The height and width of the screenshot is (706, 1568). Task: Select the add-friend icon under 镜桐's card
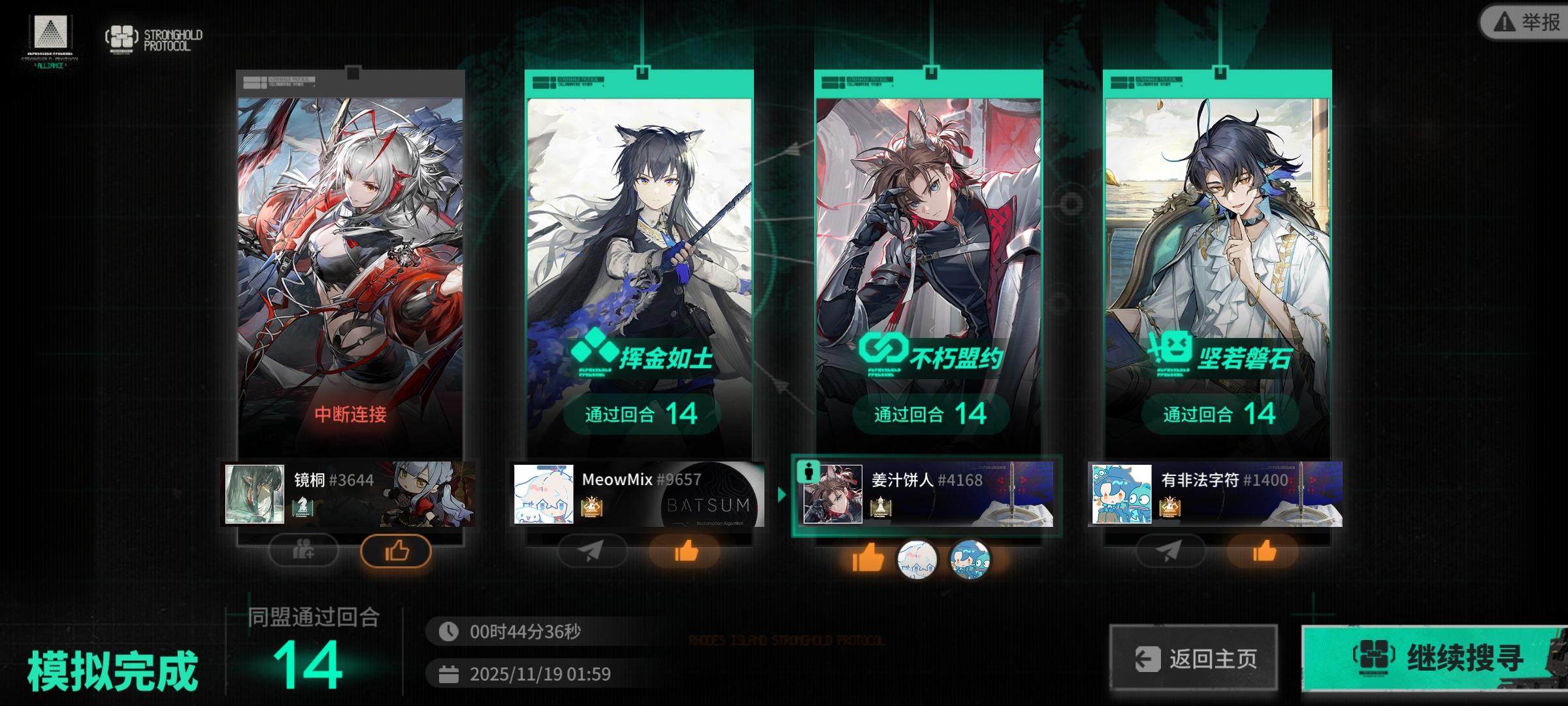coord(302,551)
